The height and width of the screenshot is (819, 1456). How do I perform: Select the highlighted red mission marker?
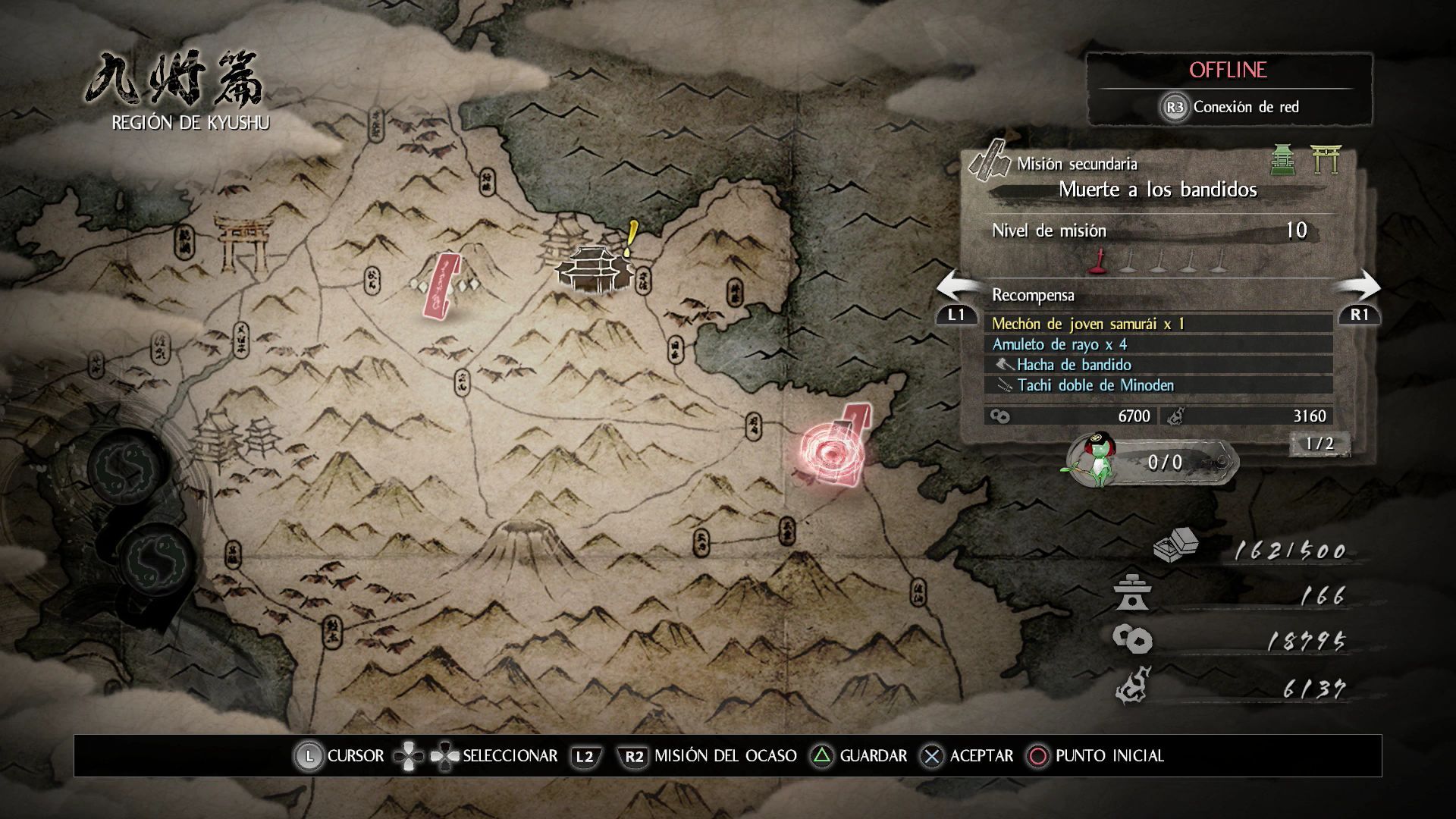[x=832, y=453]
